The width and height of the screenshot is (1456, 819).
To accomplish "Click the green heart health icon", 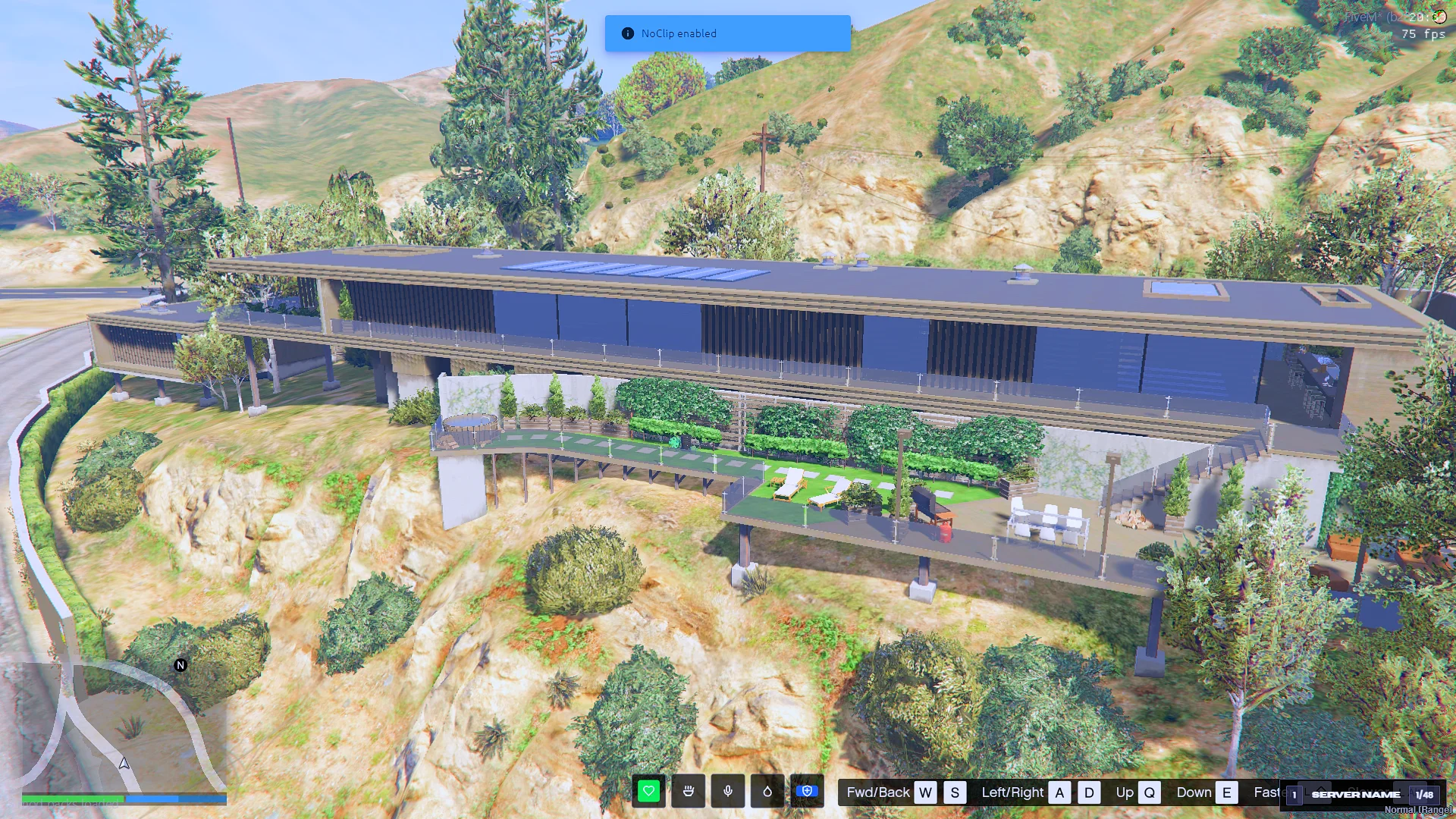I will tap(648, 792).
